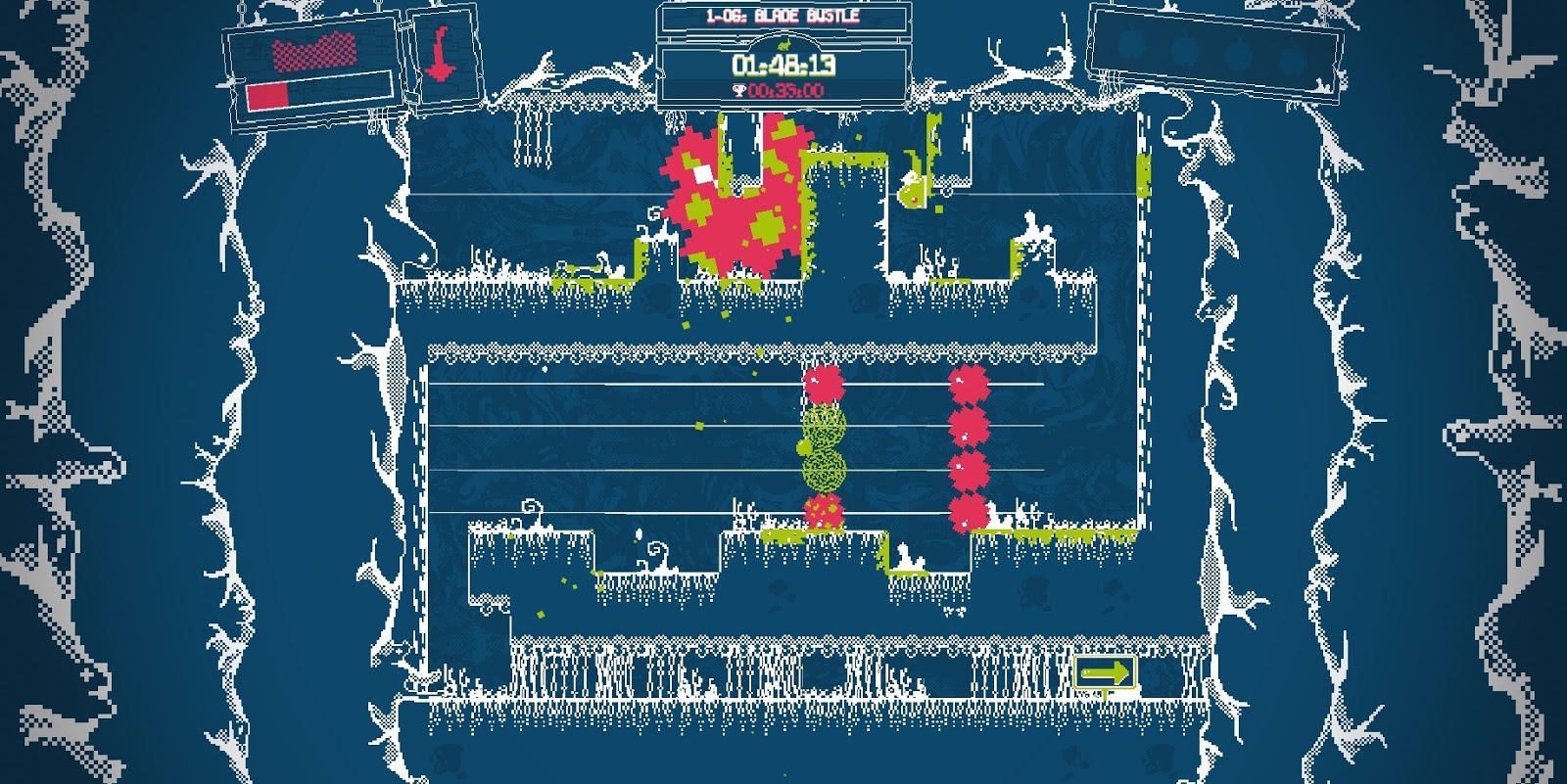Click the target time 00:35:00

tap(786, 90)
